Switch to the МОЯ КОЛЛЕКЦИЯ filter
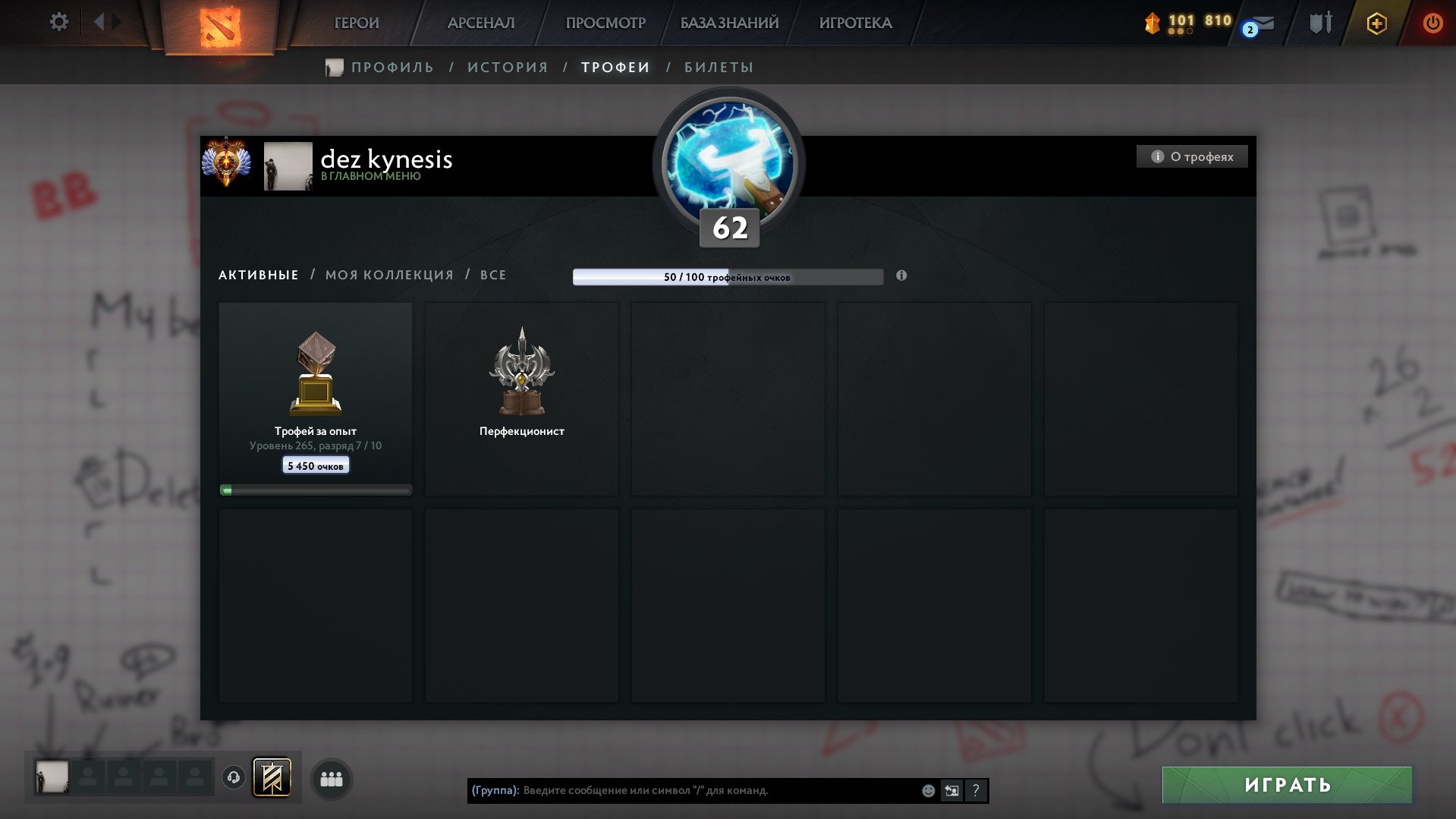This screenshot has width=1456, height=819. 389,275
